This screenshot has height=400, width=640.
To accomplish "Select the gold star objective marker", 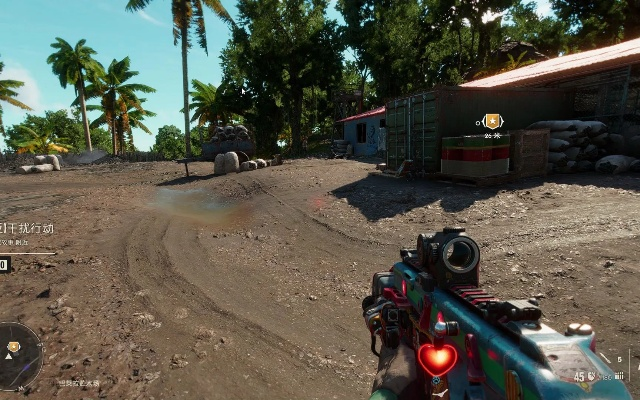I will tap(491, 121).
